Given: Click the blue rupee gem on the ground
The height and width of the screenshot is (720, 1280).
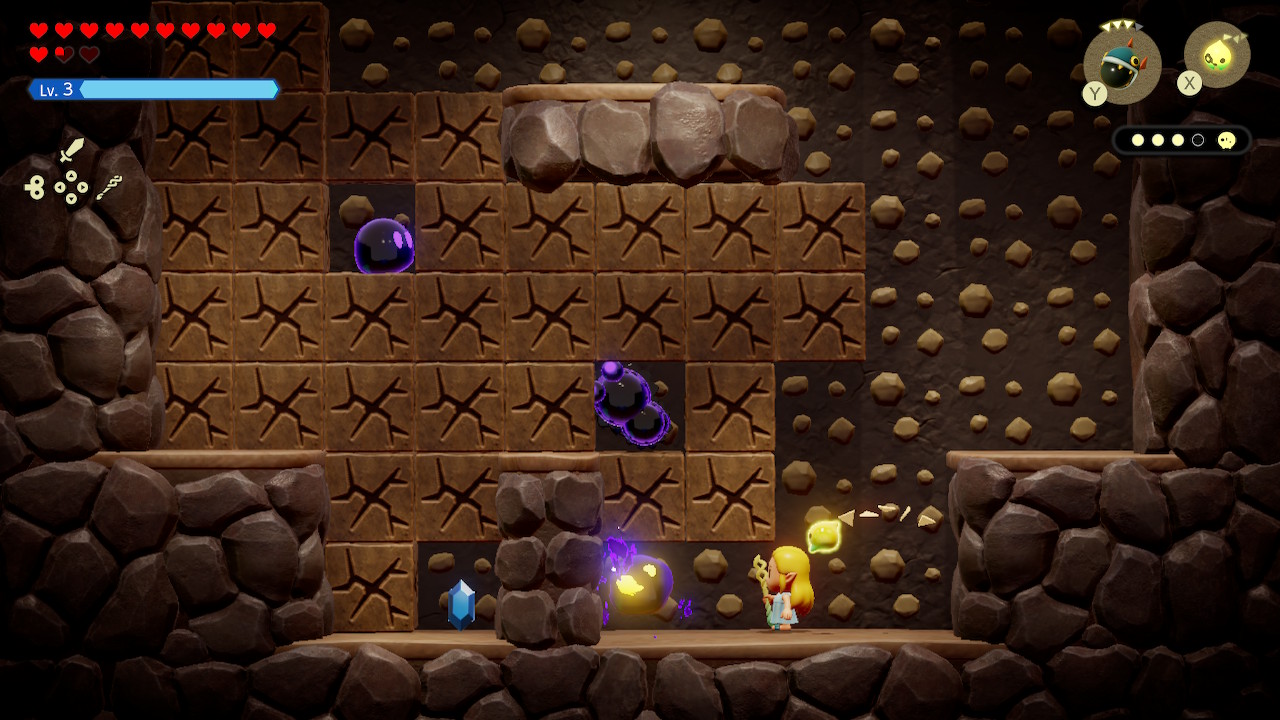Looking at the screenshot, I should click(x=459, y=602).
